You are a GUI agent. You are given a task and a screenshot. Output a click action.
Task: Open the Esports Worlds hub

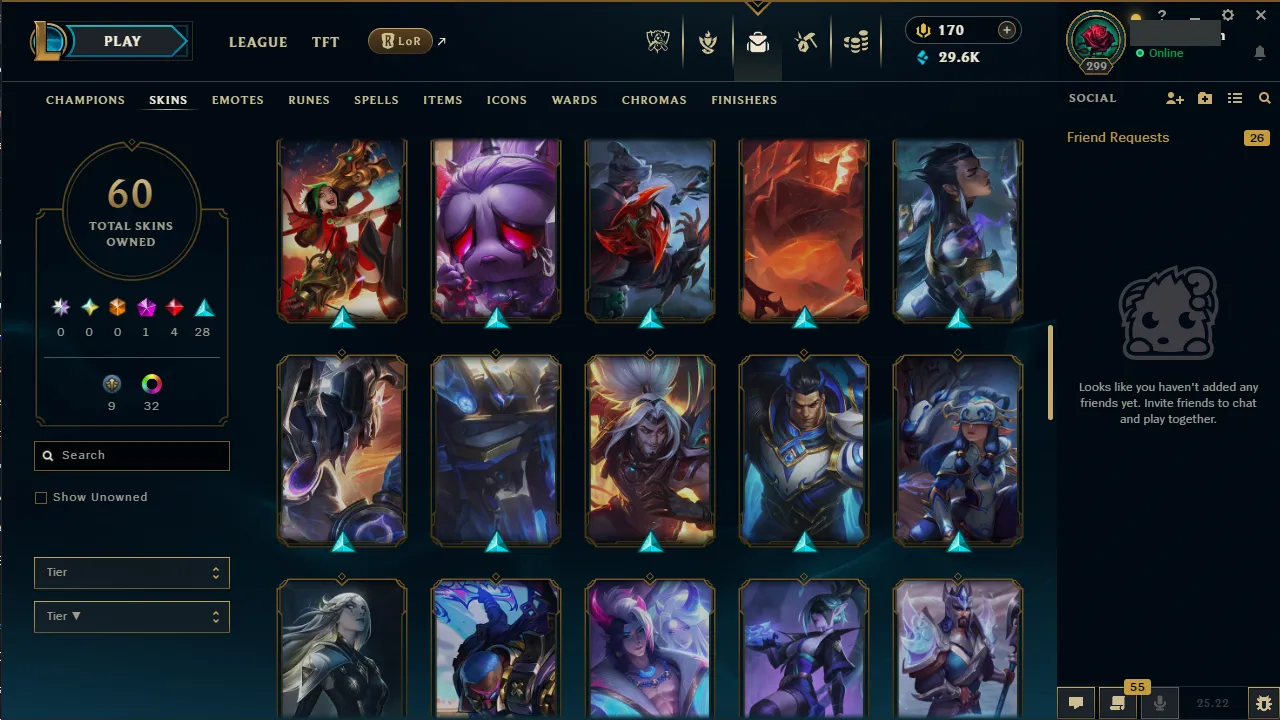(x=658, y=43)
